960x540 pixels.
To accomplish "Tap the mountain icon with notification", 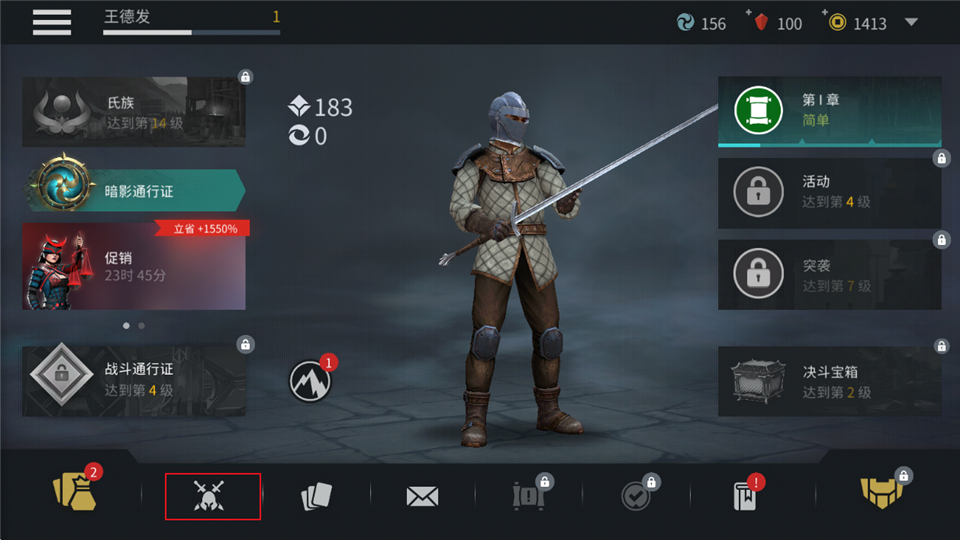I will coord(309,379).
